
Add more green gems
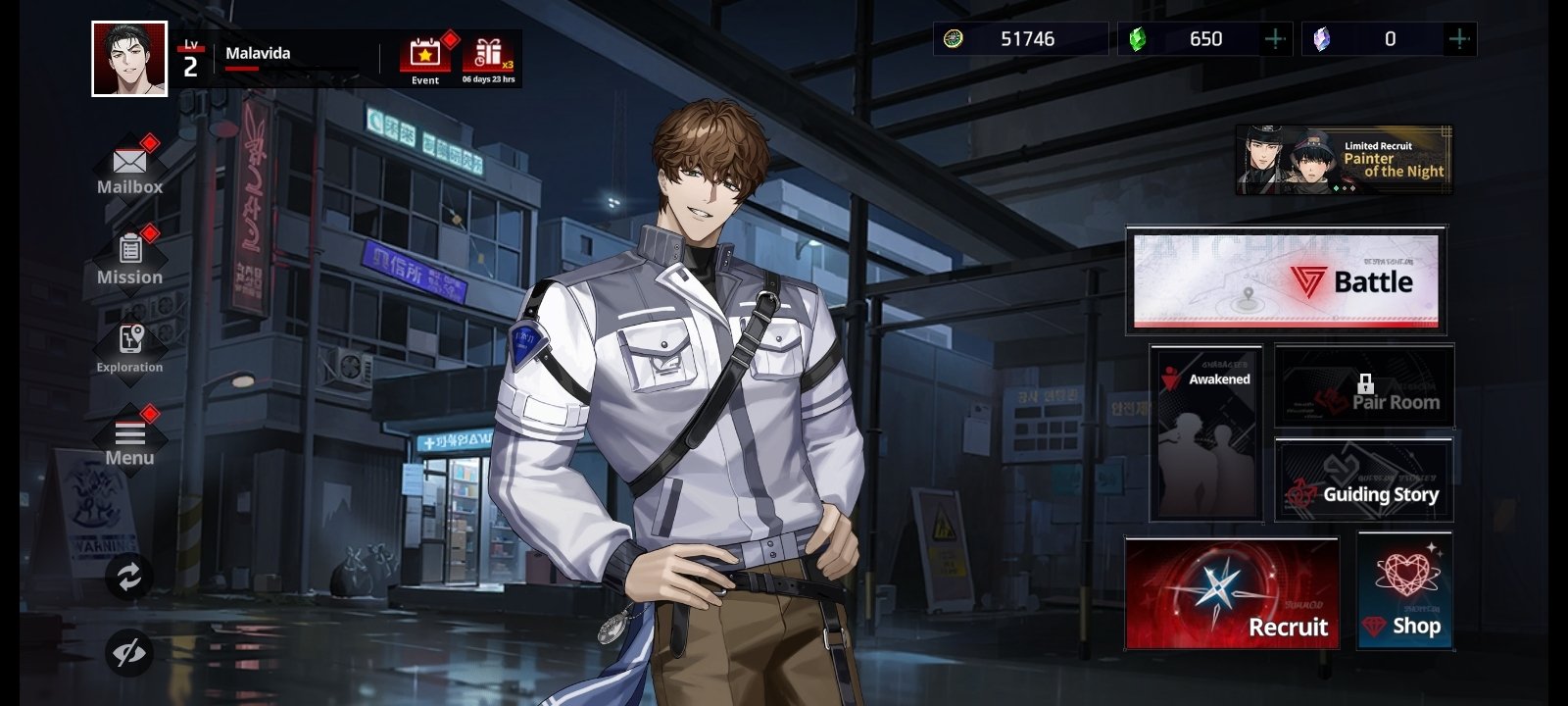[1275, 39]
